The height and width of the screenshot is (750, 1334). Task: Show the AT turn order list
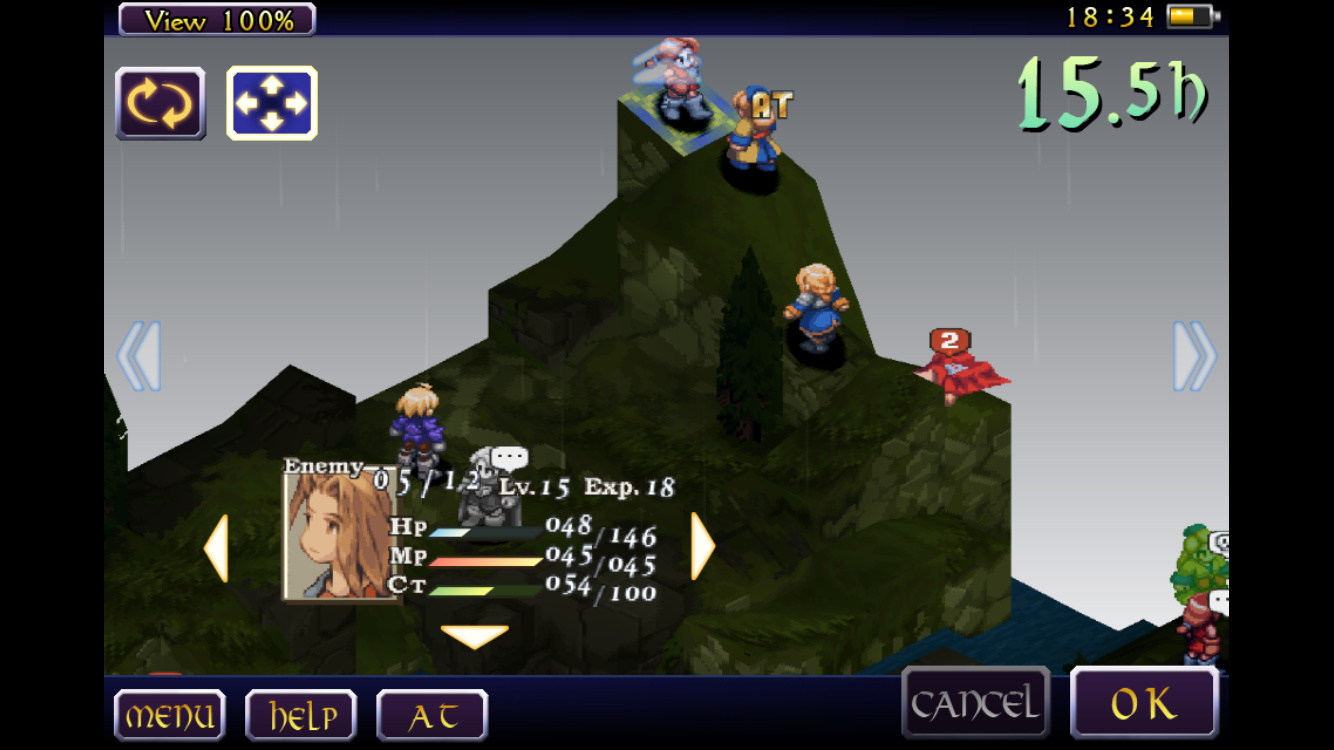pyautogui.click(x=432, y=715)
